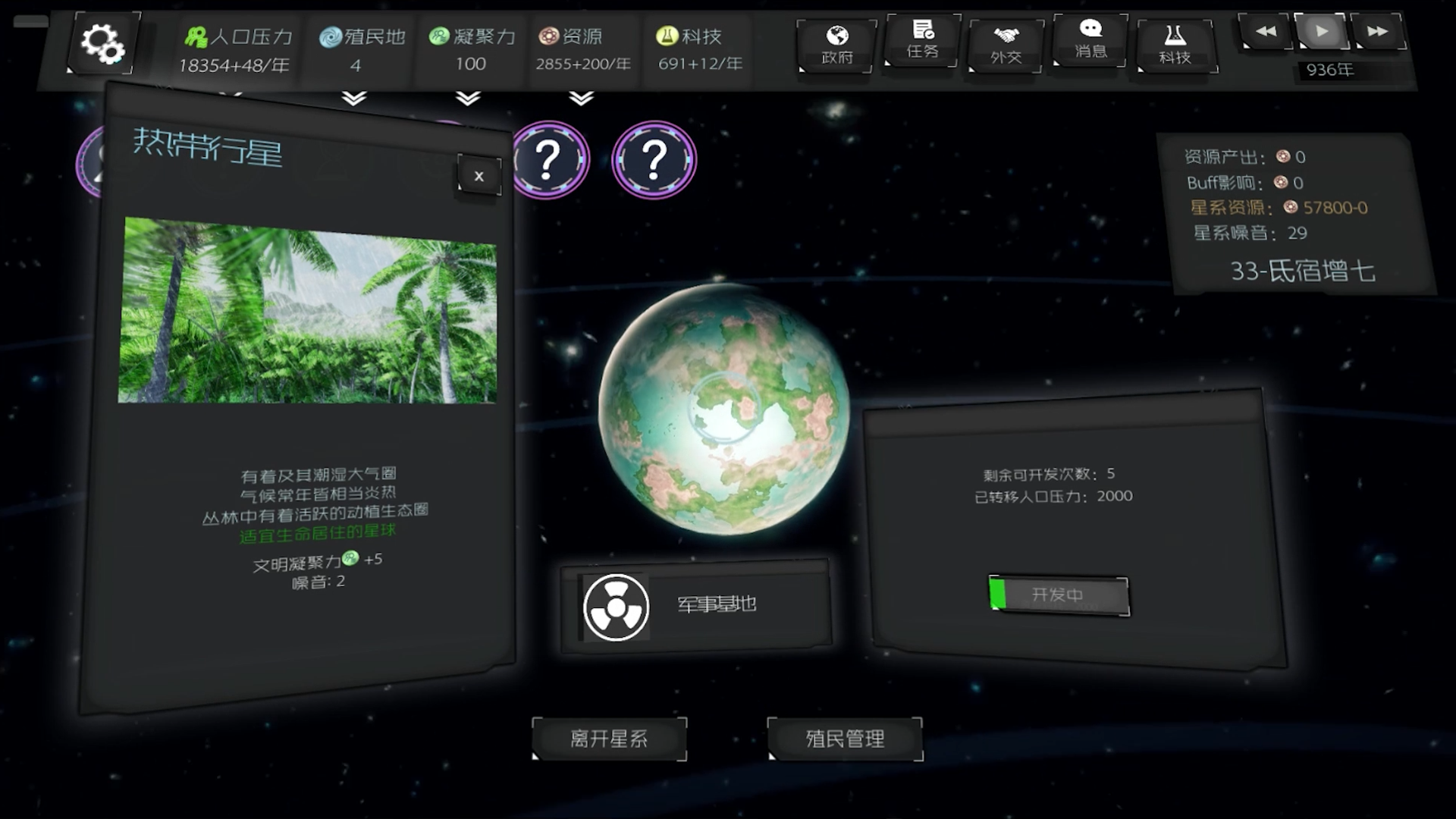Expand the chevron under 凝聚力
The width and height of the screenshot is (1456, 819).
pyautogui.click(x=468, y=98)
